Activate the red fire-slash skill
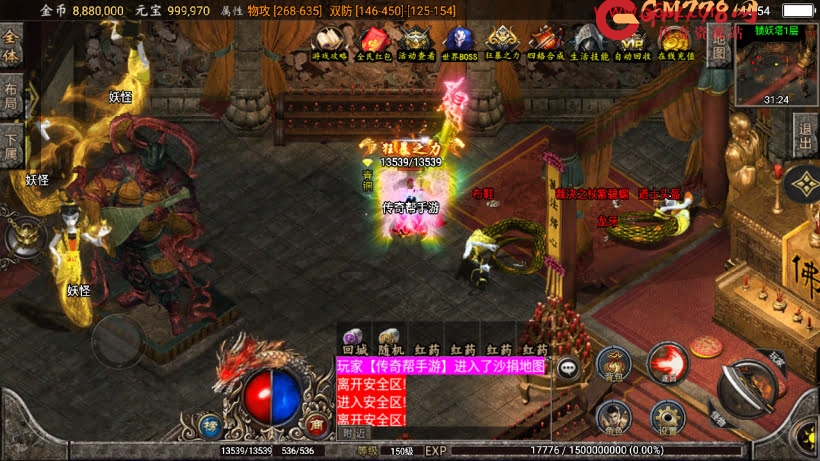 coord(666,362)
